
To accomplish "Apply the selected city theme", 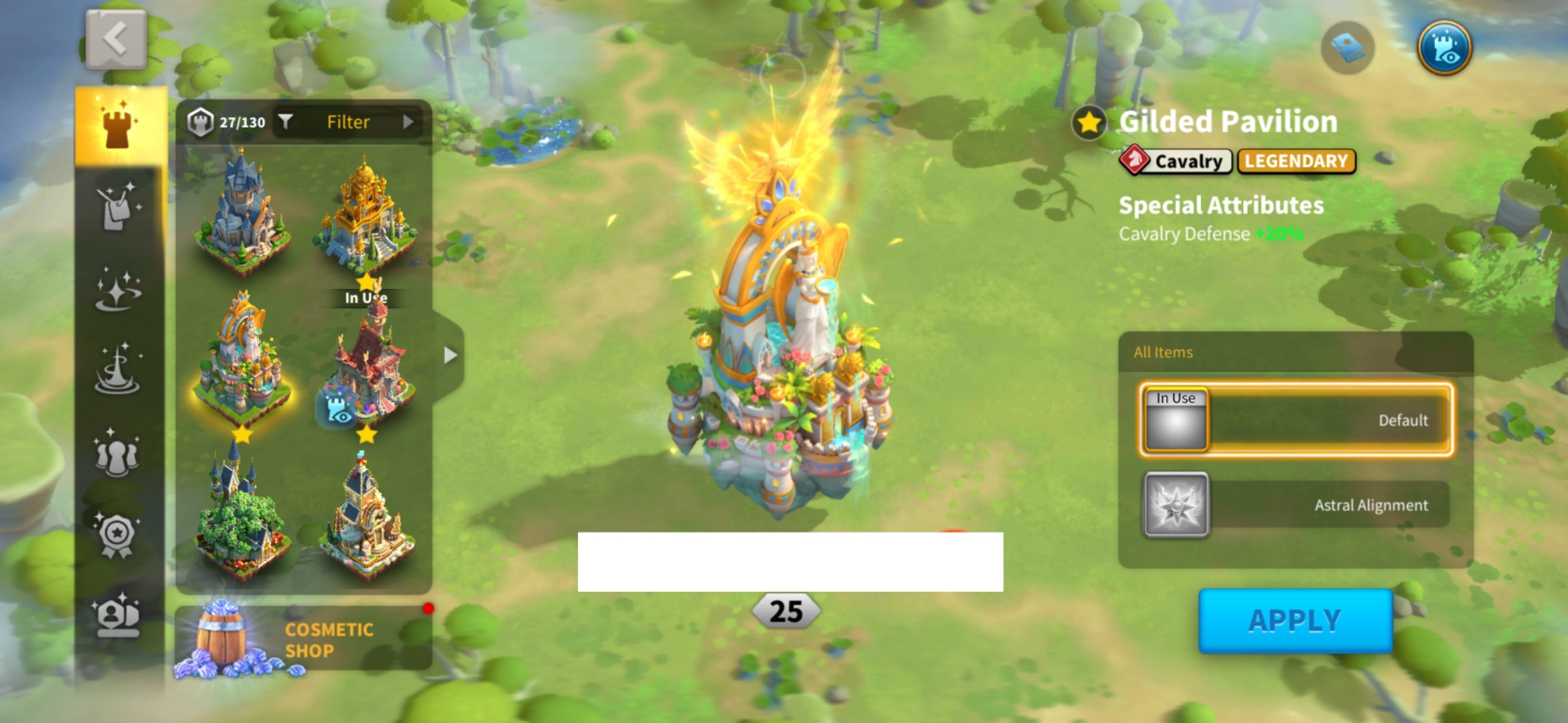I will (1294, 621).
